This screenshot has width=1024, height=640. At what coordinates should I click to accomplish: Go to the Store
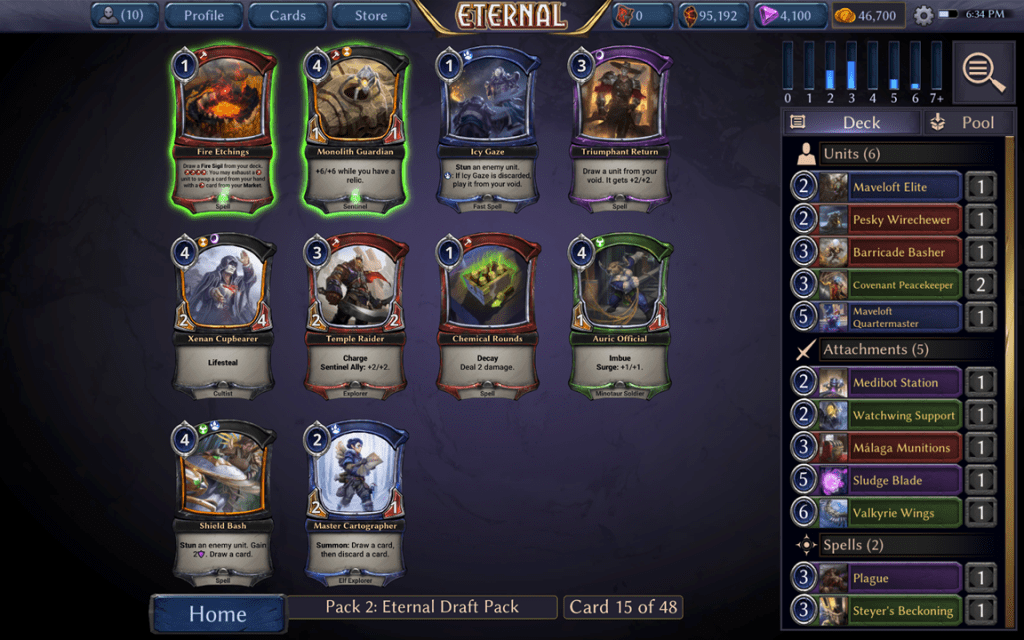pos(371,15)
